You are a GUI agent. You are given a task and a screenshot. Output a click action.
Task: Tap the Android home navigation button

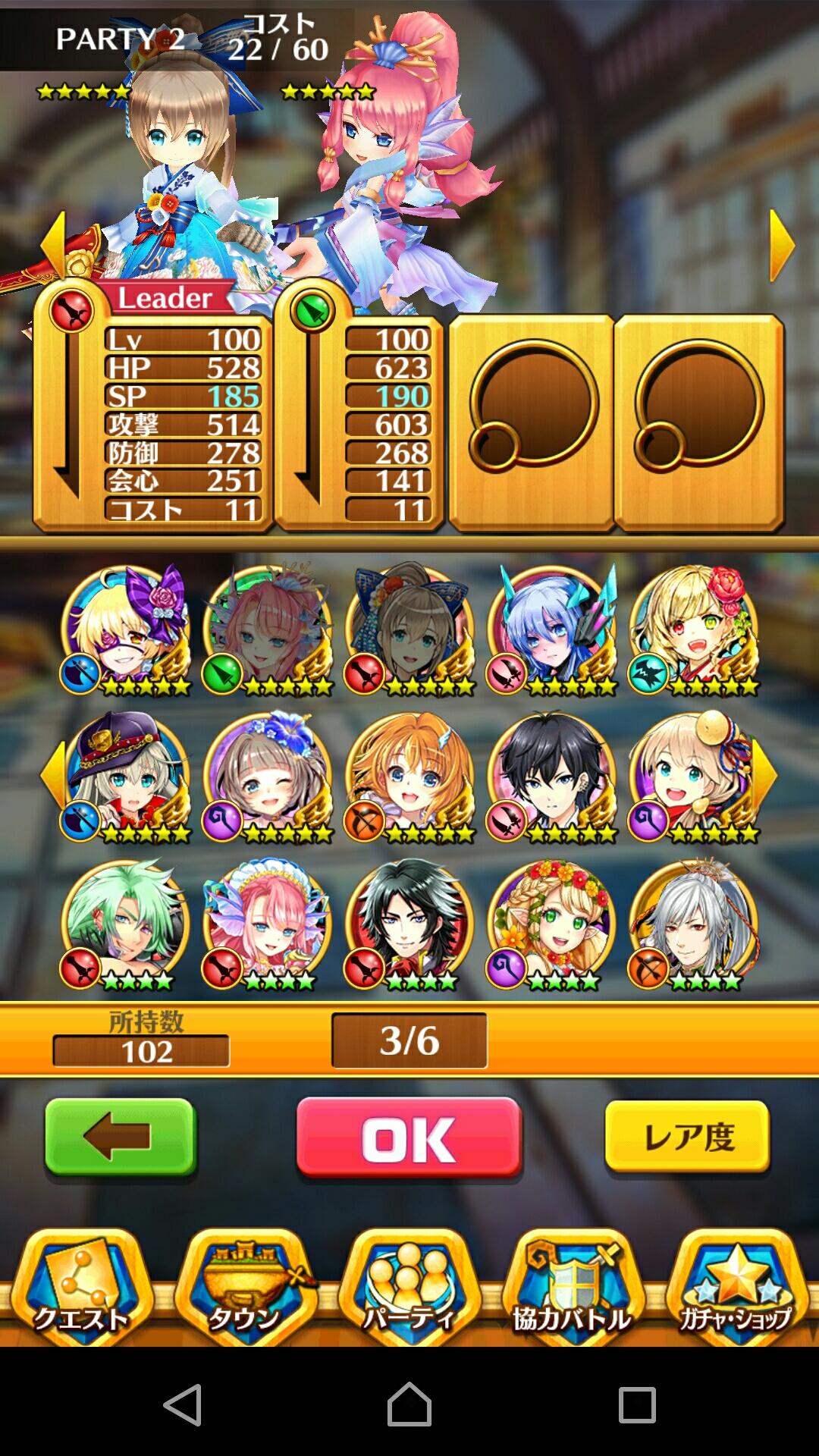(409, 1404)
